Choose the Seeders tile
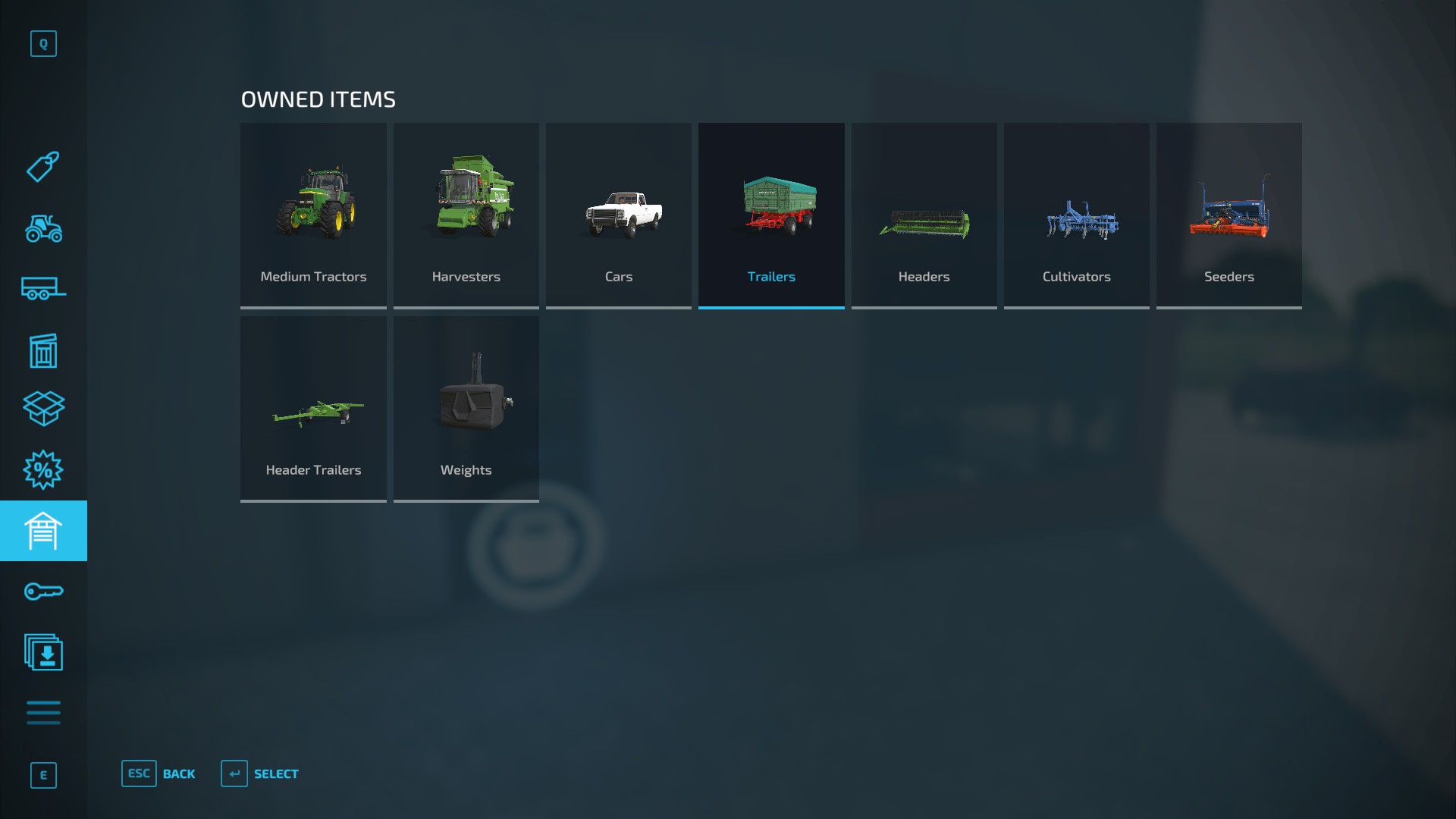1456x819 pixels. pos(1228,215)
